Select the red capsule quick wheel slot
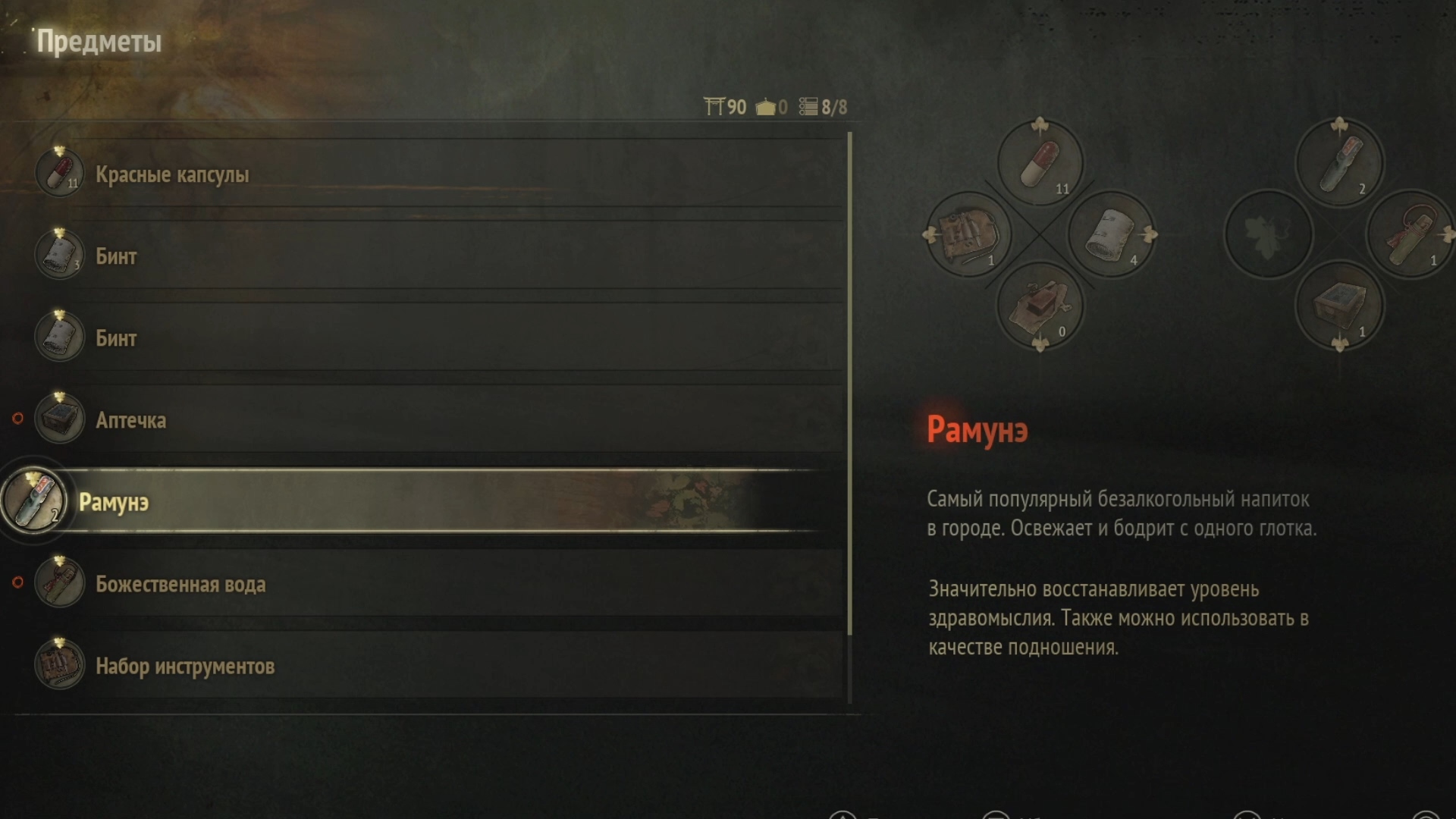Image resolution: width=1456 pixels, height=819 pixels. pyautogui.click(x=1040, y=162)
